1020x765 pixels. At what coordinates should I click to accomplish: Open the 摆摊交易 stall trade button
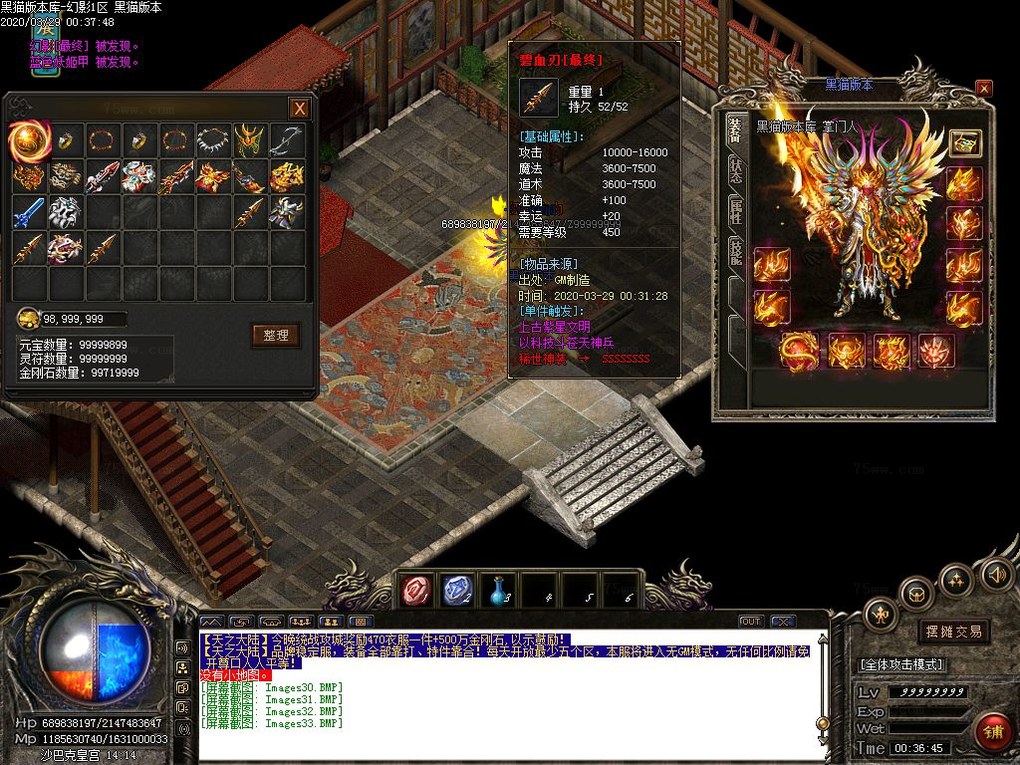click(953, 631)
